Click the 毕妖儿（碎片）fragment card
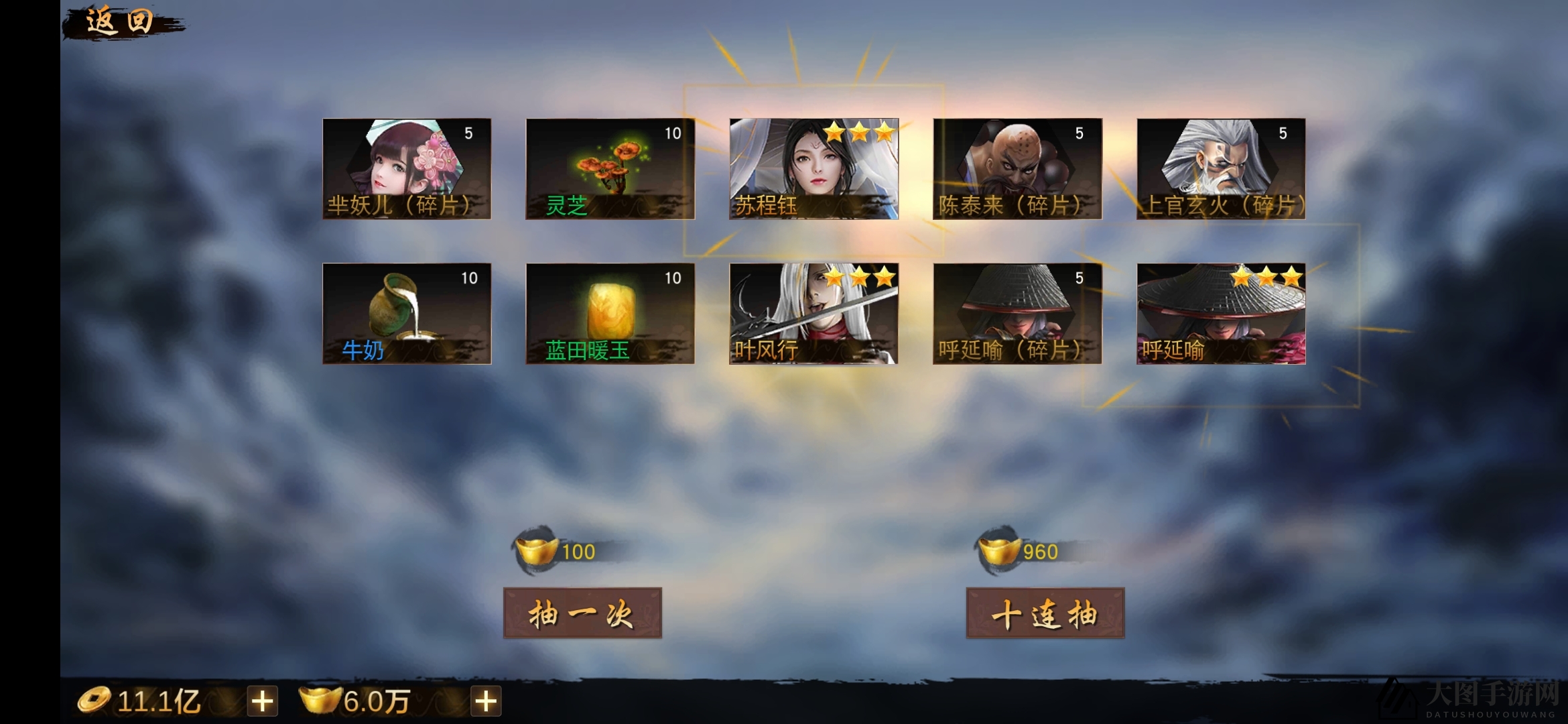Image resolution: width=1568 pixels, height=724 pixels. click(x=405, y=169)
